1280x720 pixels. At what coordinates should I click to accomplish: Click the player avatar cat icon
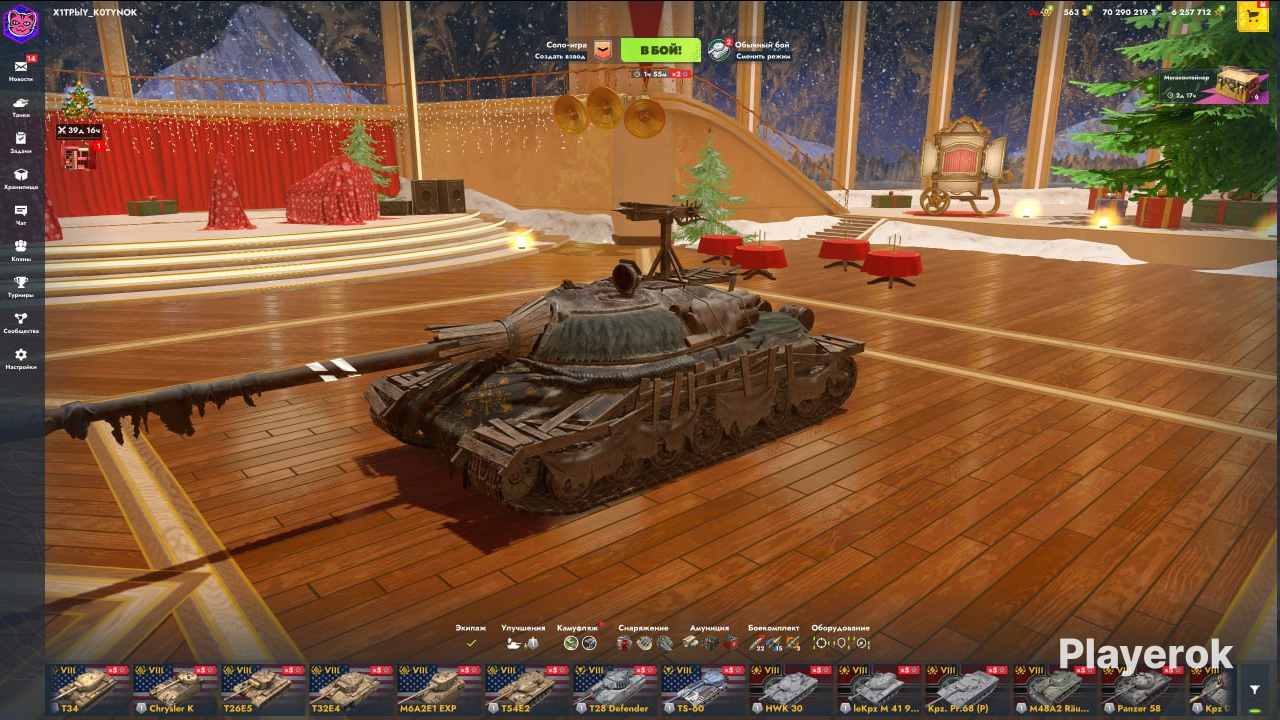point(20,22)
